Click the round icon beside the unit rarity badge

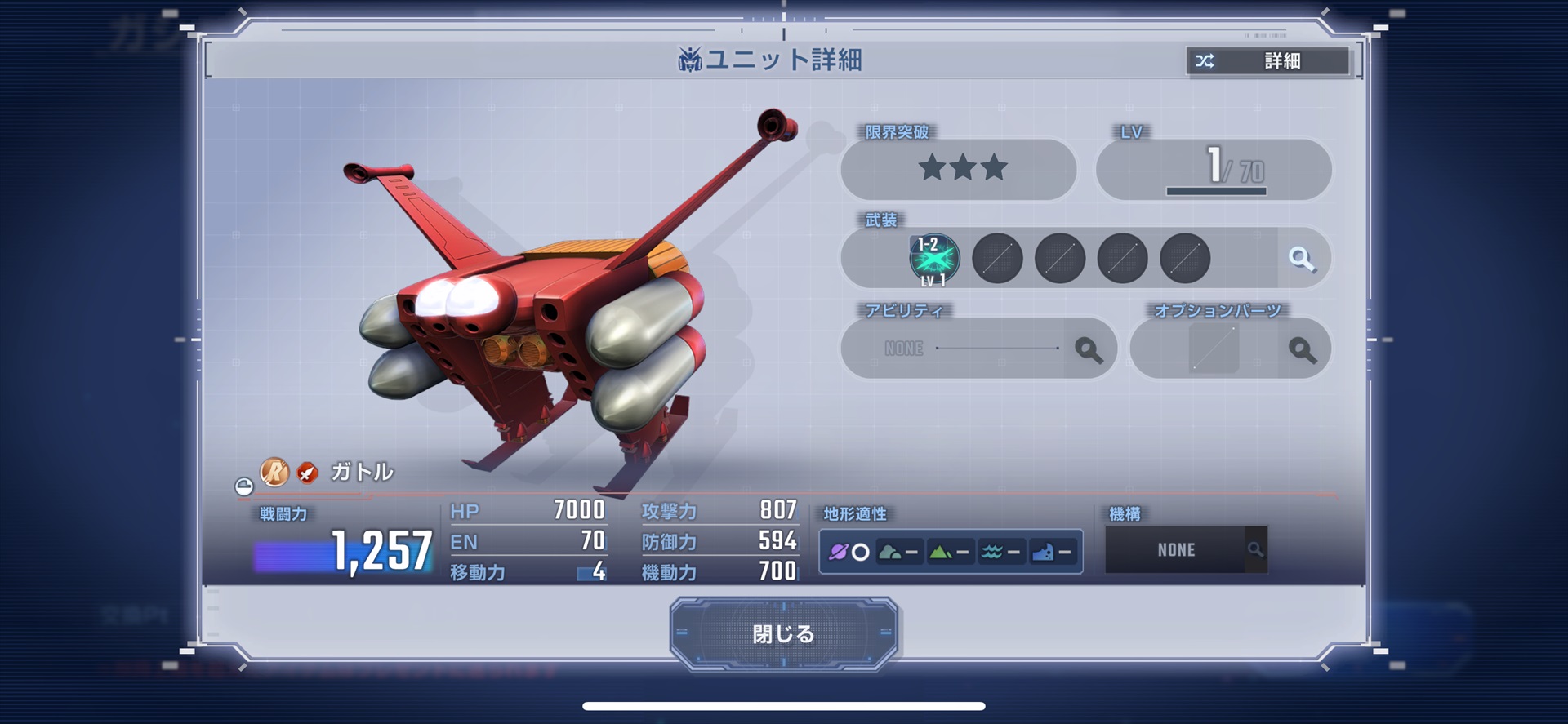click(243, 487)
